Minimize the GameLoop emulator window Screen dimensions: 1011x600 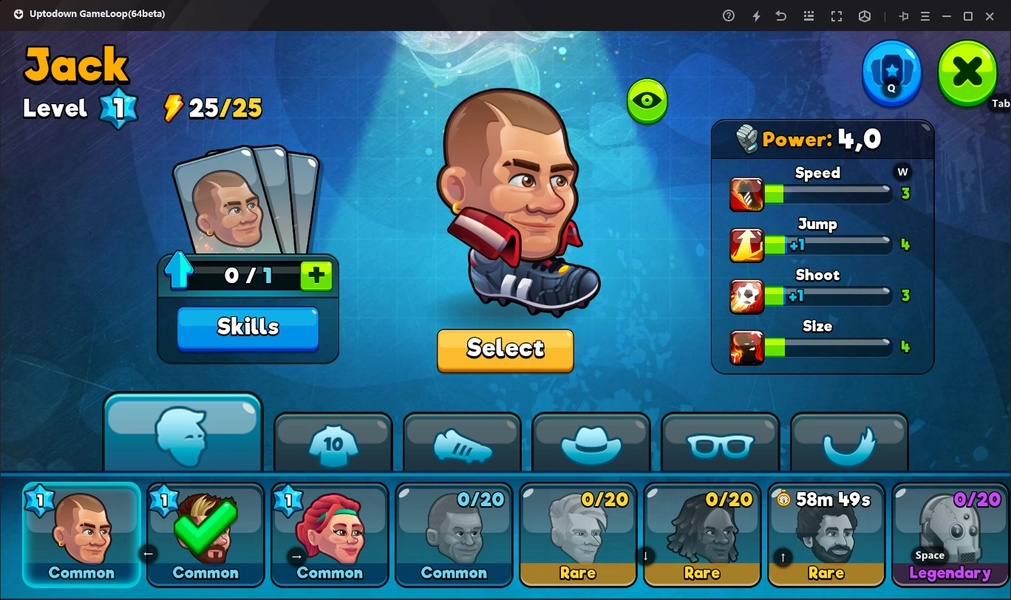(x=945, y=16)
